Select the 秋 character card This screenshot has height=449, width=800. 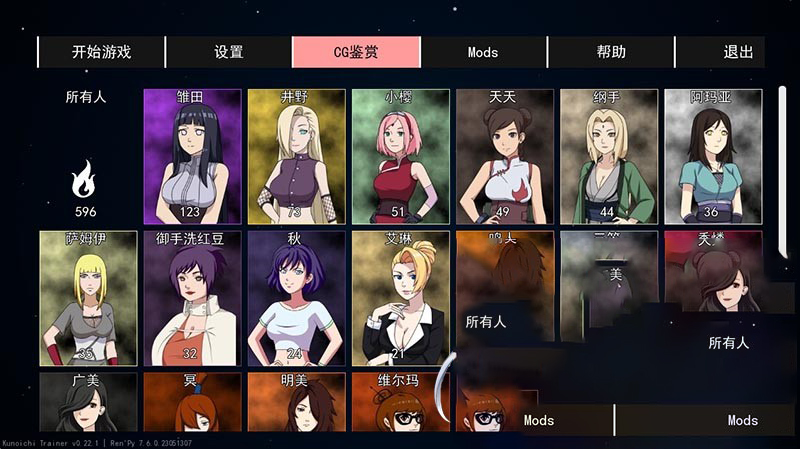296,298
